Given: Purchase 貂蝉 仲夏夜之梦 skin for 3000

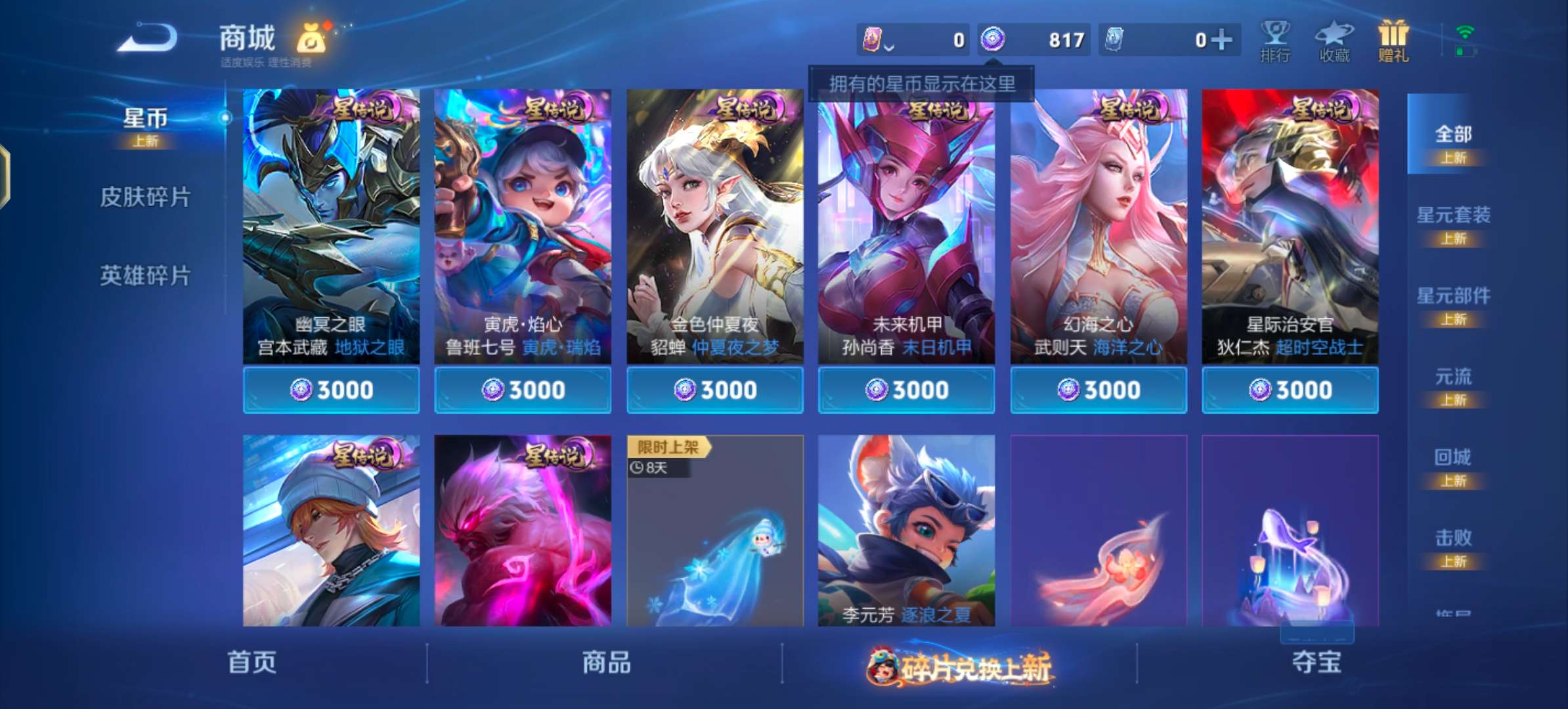Looking at the screenshot, I should (x=714, y=389).
